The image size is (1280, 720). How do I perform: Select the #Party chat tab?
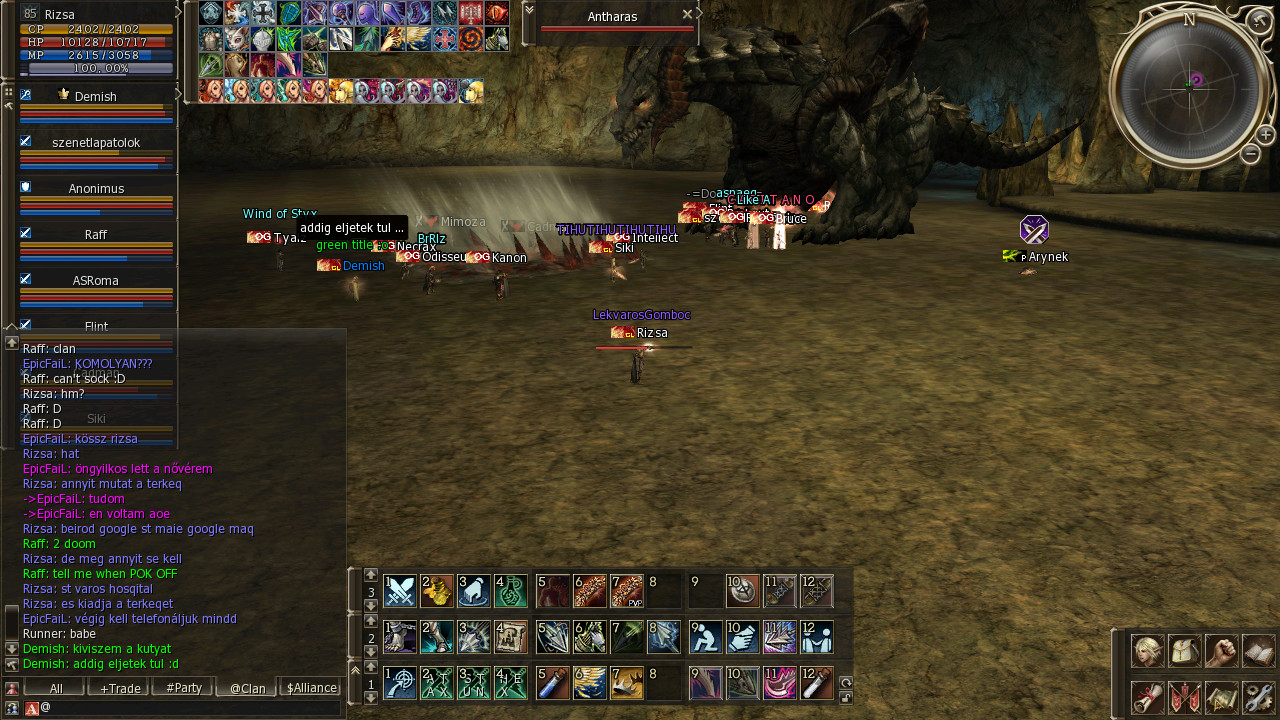(183, 688)
